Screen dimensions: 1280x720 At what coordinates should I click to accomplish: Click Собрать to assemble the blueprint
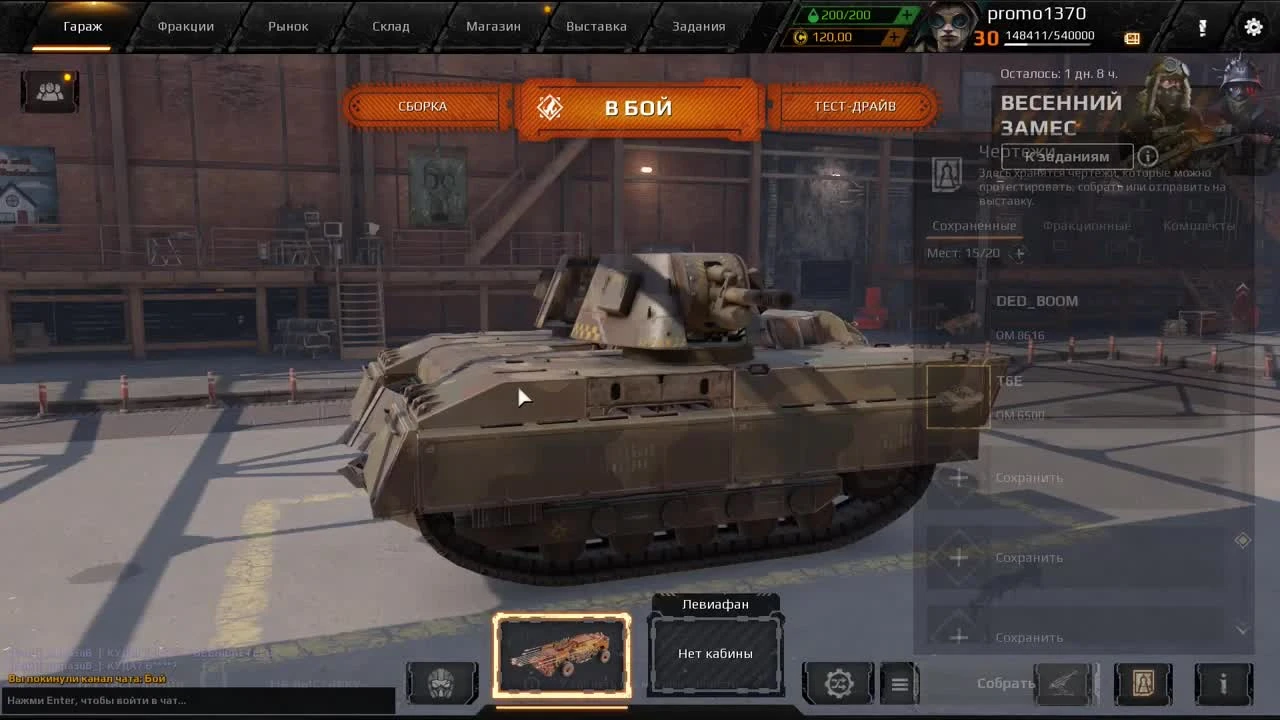pos(1003,683)
